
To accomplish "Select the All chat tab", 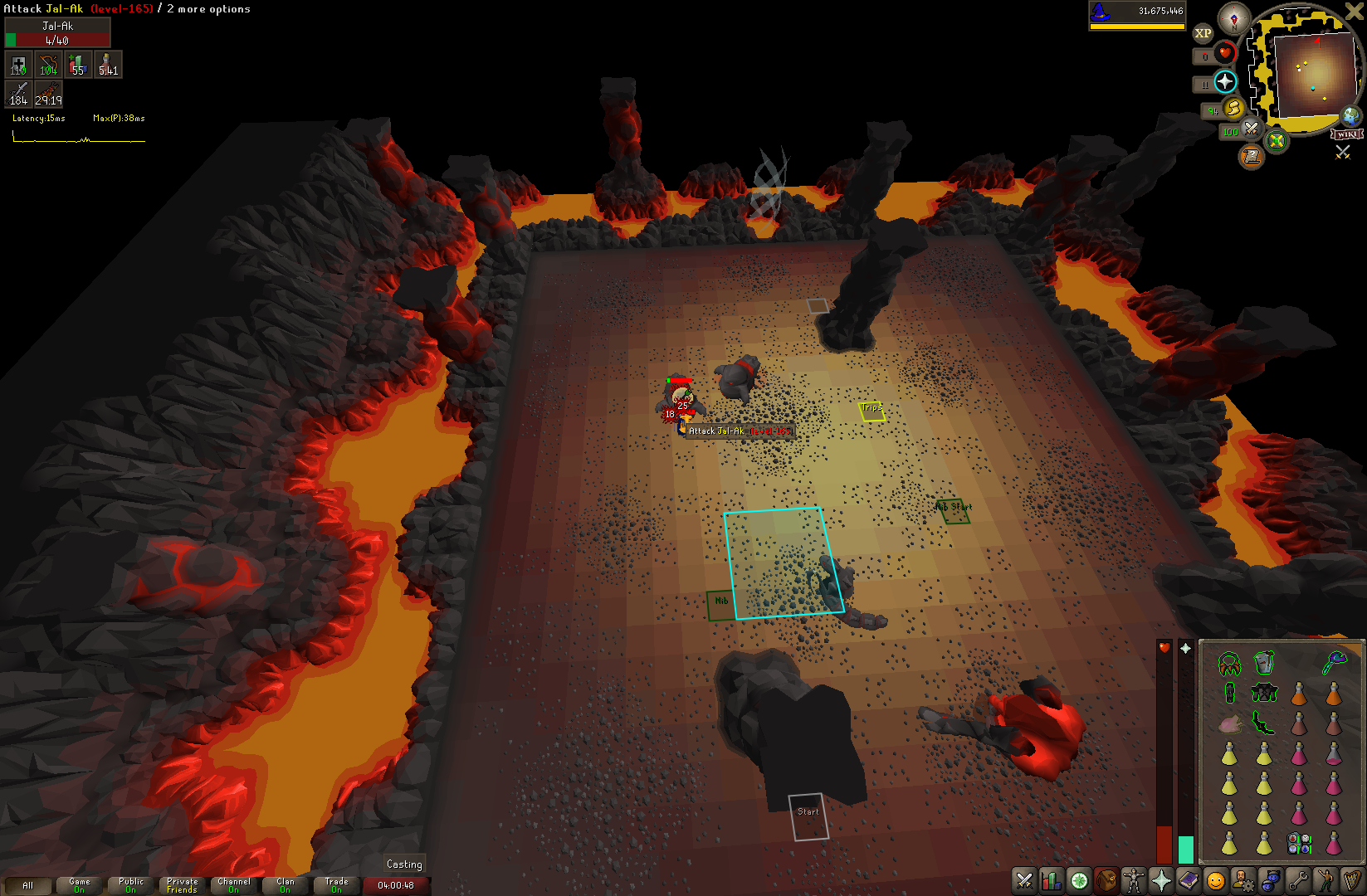I will tap(27, 885).
